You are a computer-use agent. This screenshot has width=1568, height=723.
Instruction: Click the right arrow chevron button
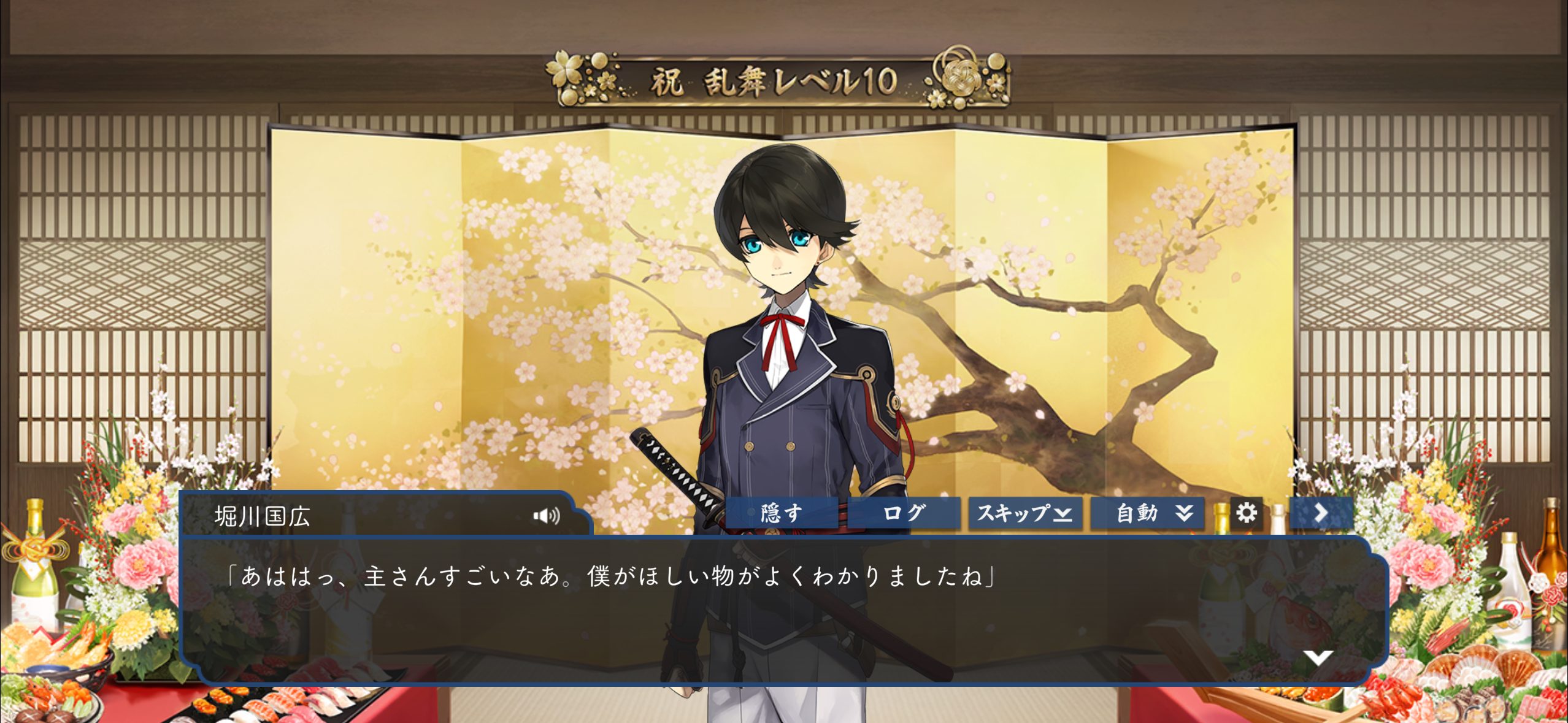1321,513
